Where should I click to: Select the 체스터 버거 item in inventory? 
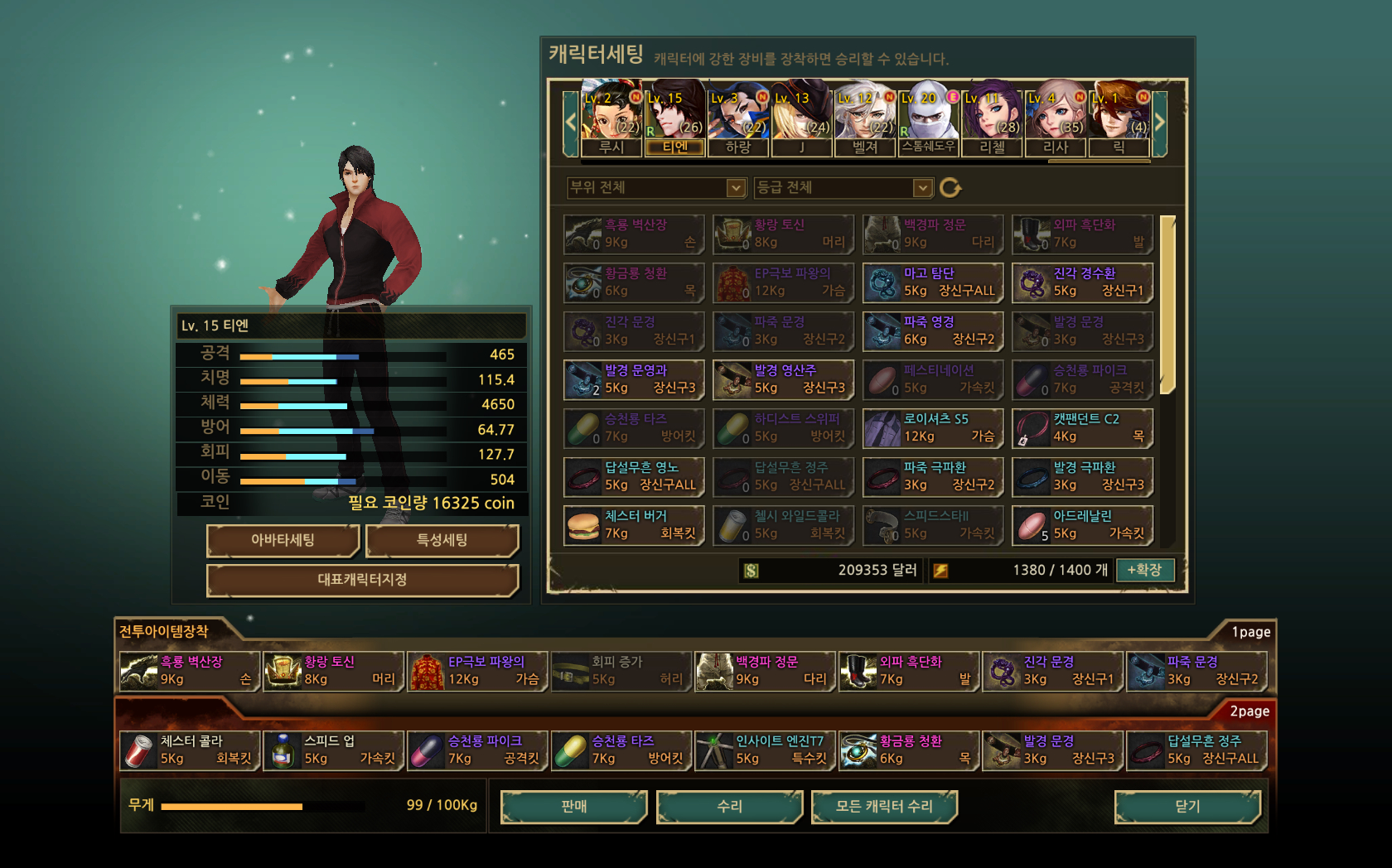pos(634,525)
